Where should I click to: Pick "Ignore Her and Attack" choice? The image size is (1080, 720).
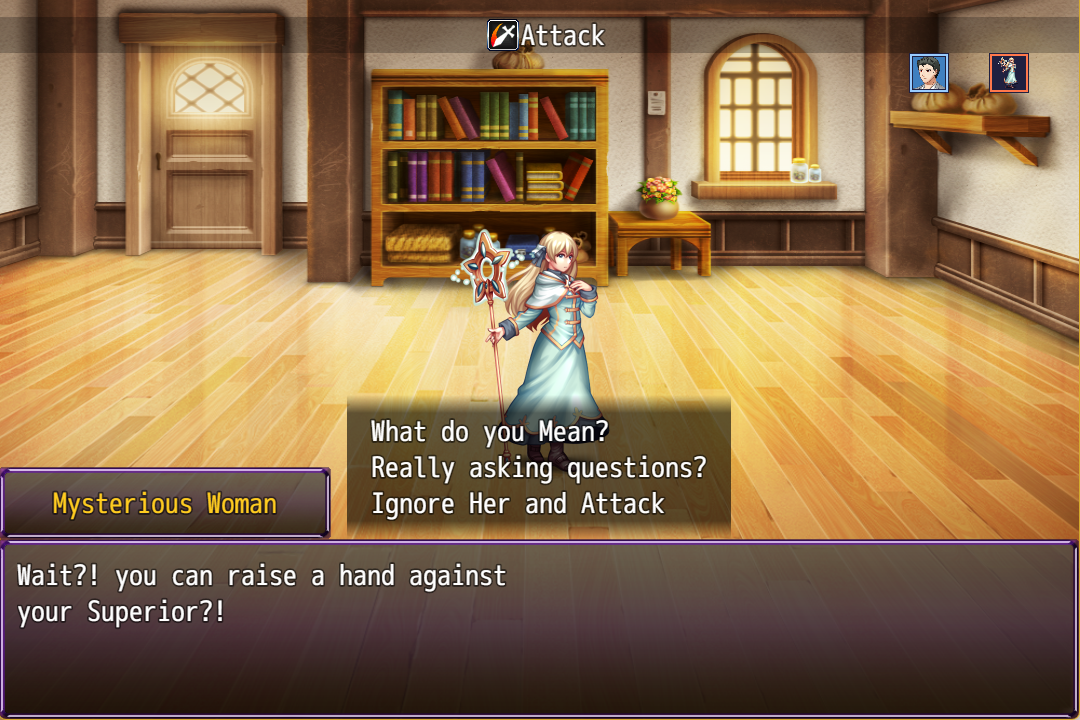tap(517, 504)
